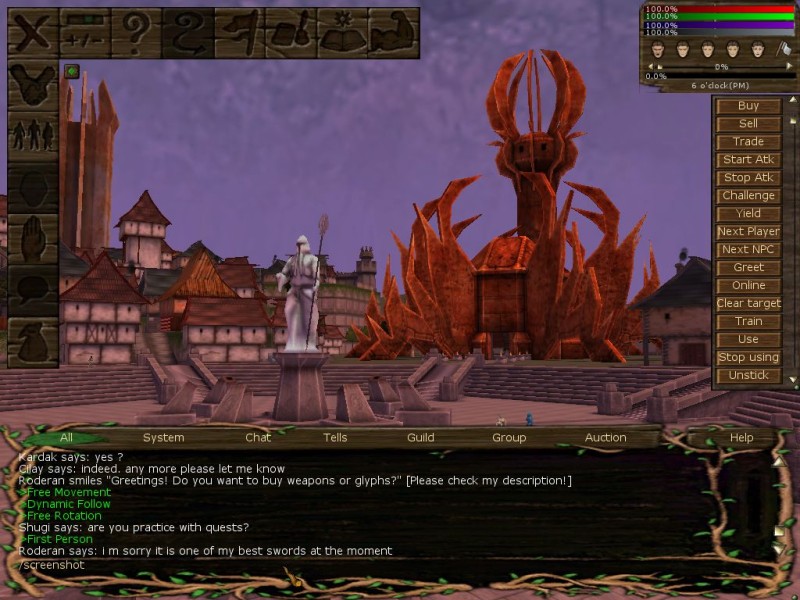Switch to the System chat tab

pyautogui.click(x=163, y=438)
